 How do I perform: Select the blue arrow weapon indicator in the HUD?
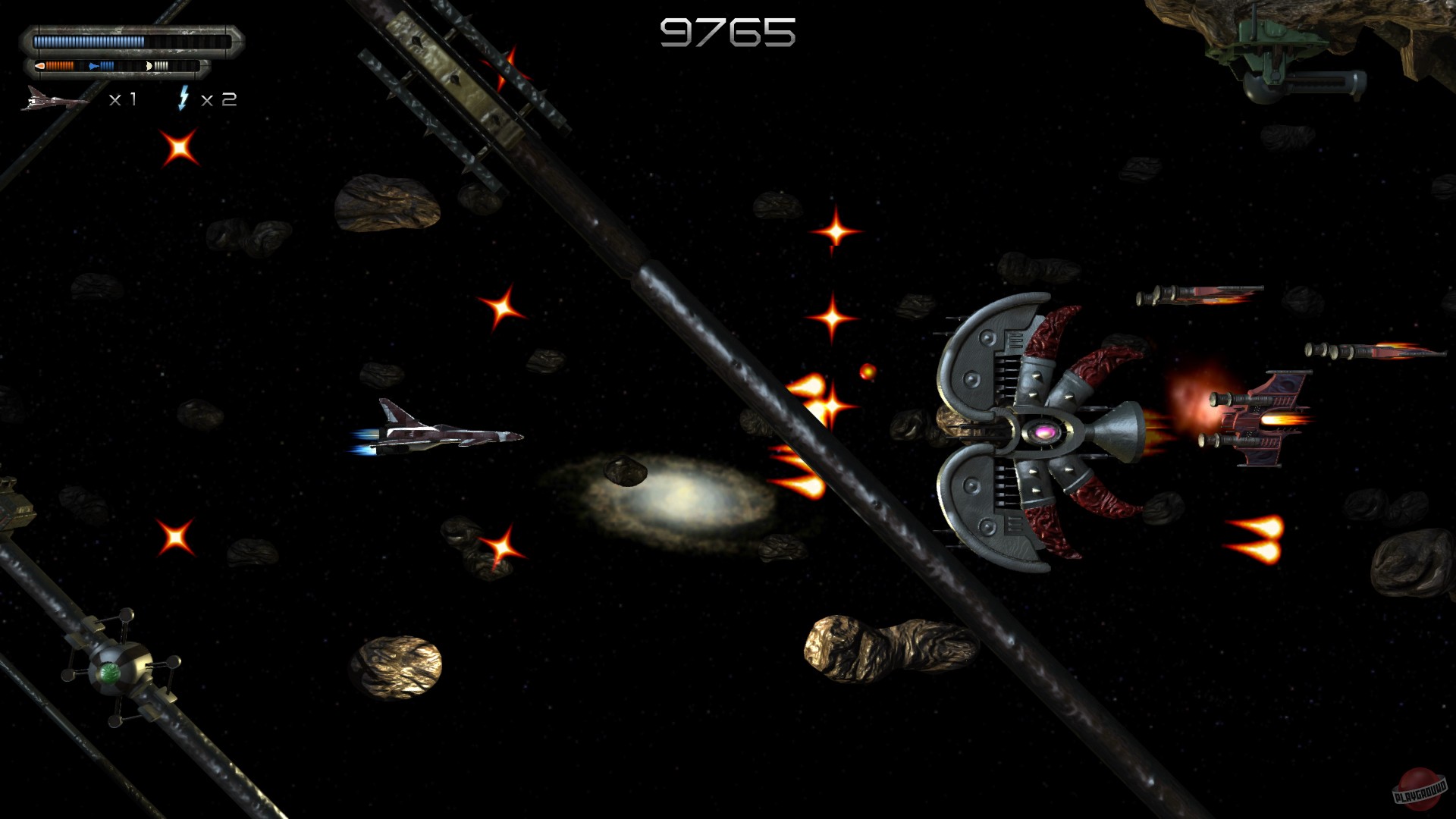(93, 66)
